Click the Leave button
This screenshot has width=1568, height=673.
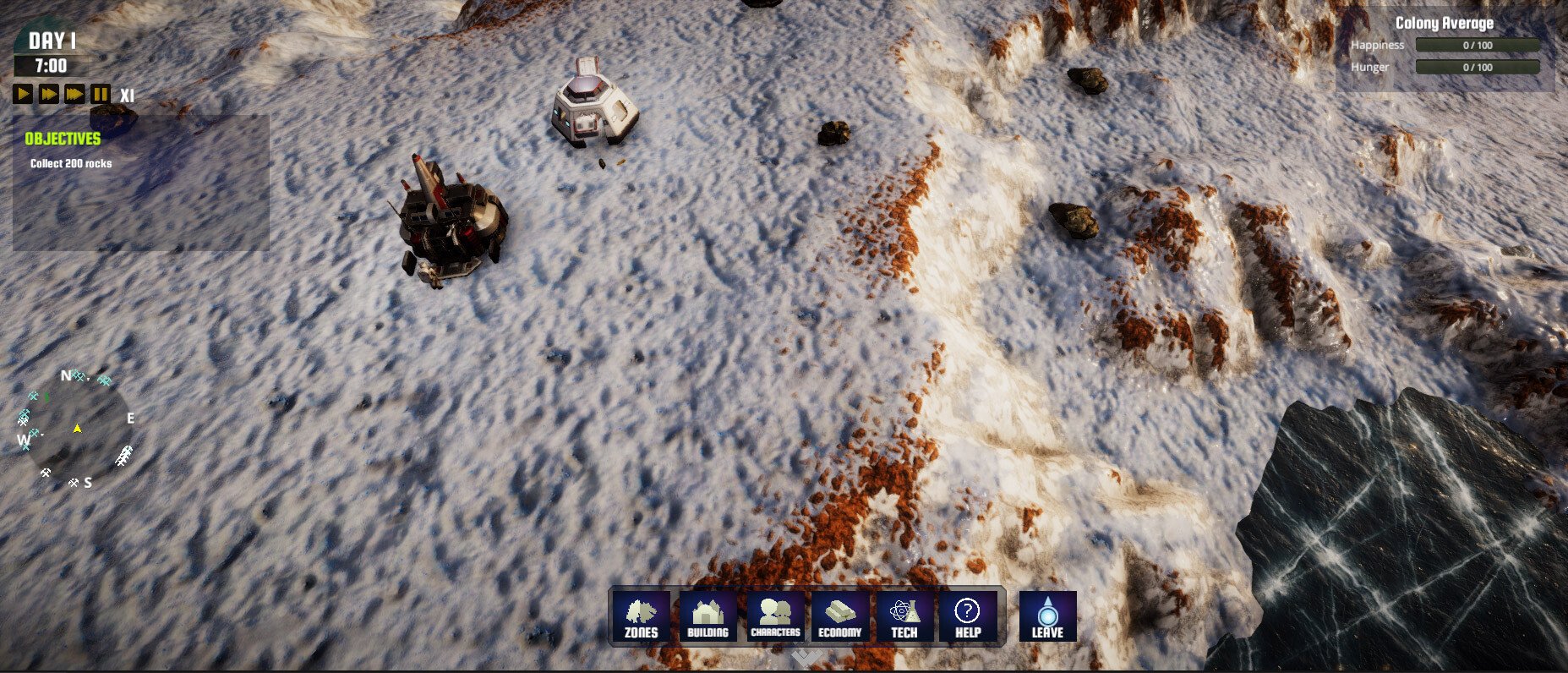pyautogui.click(x=1047, y=616)
